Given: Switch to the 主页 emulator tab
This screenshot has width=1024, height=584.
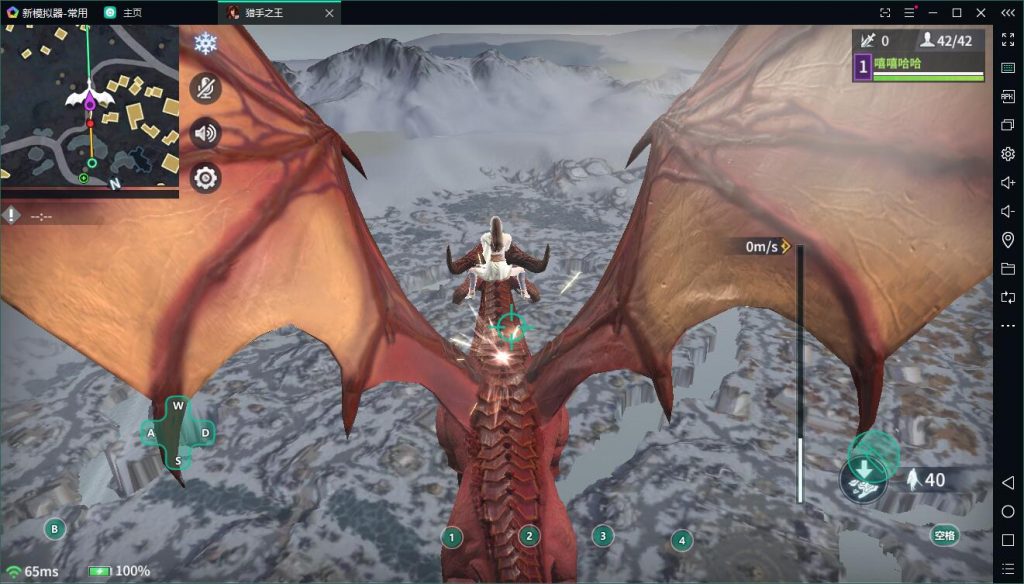Looking at the screenshot, I should click(132, 12).
